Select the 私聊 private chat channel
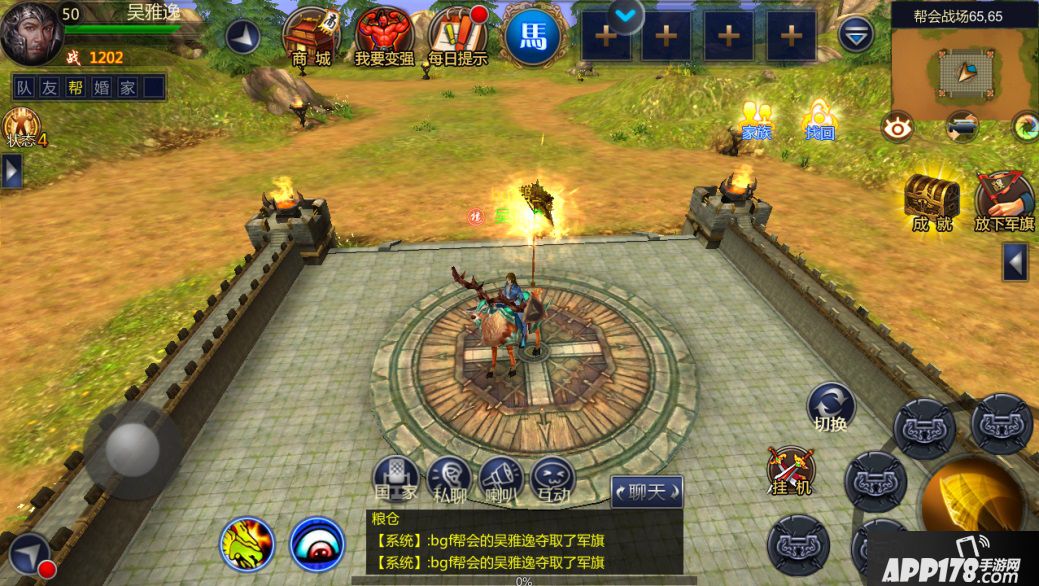This screenshot has height=586, width=1039. (449, 479)
